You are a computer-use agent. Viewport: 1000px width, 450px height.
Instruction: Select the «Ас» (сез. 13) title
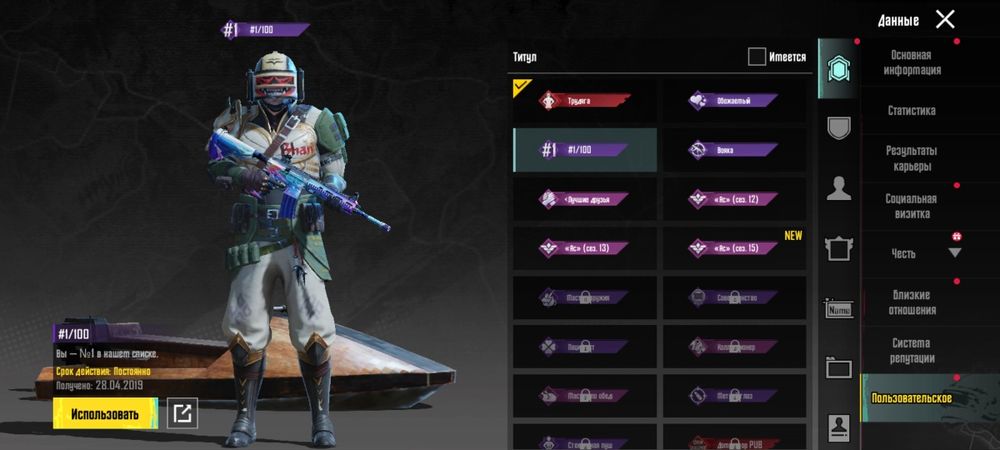585,248
